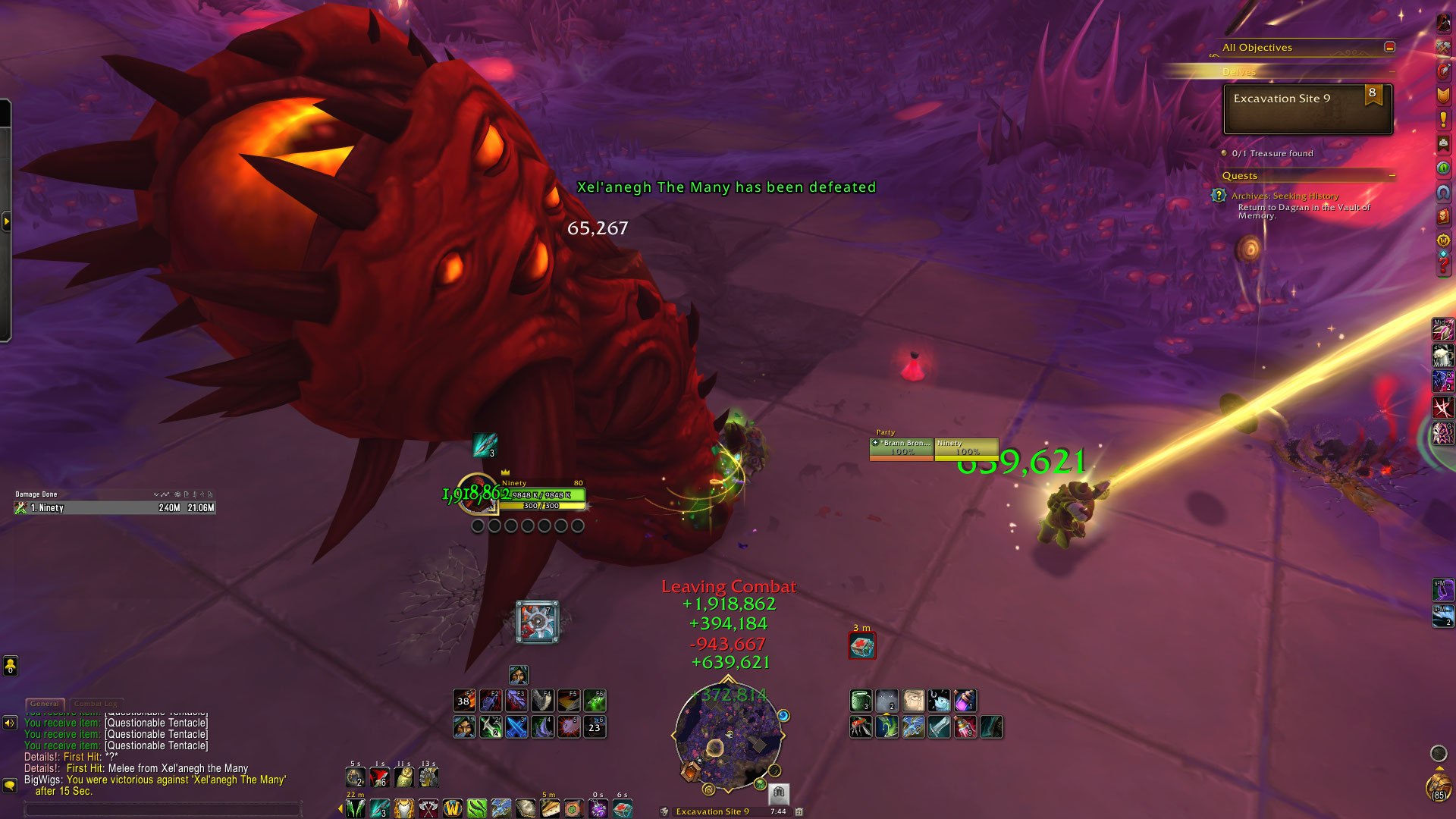Use the crossed blue swords ability

pos(516,727)
